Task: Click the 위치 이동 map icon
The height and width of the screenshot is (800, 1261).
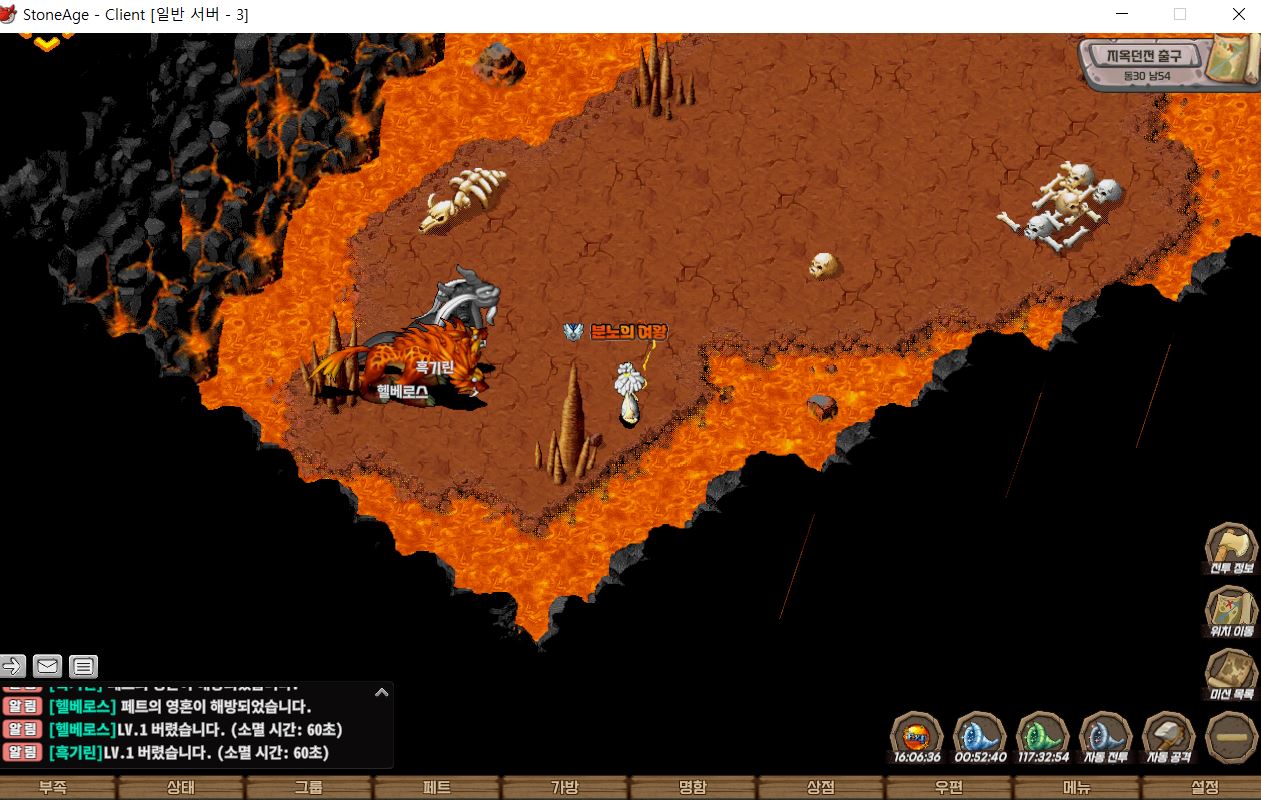Action: tap(1231, 610)
